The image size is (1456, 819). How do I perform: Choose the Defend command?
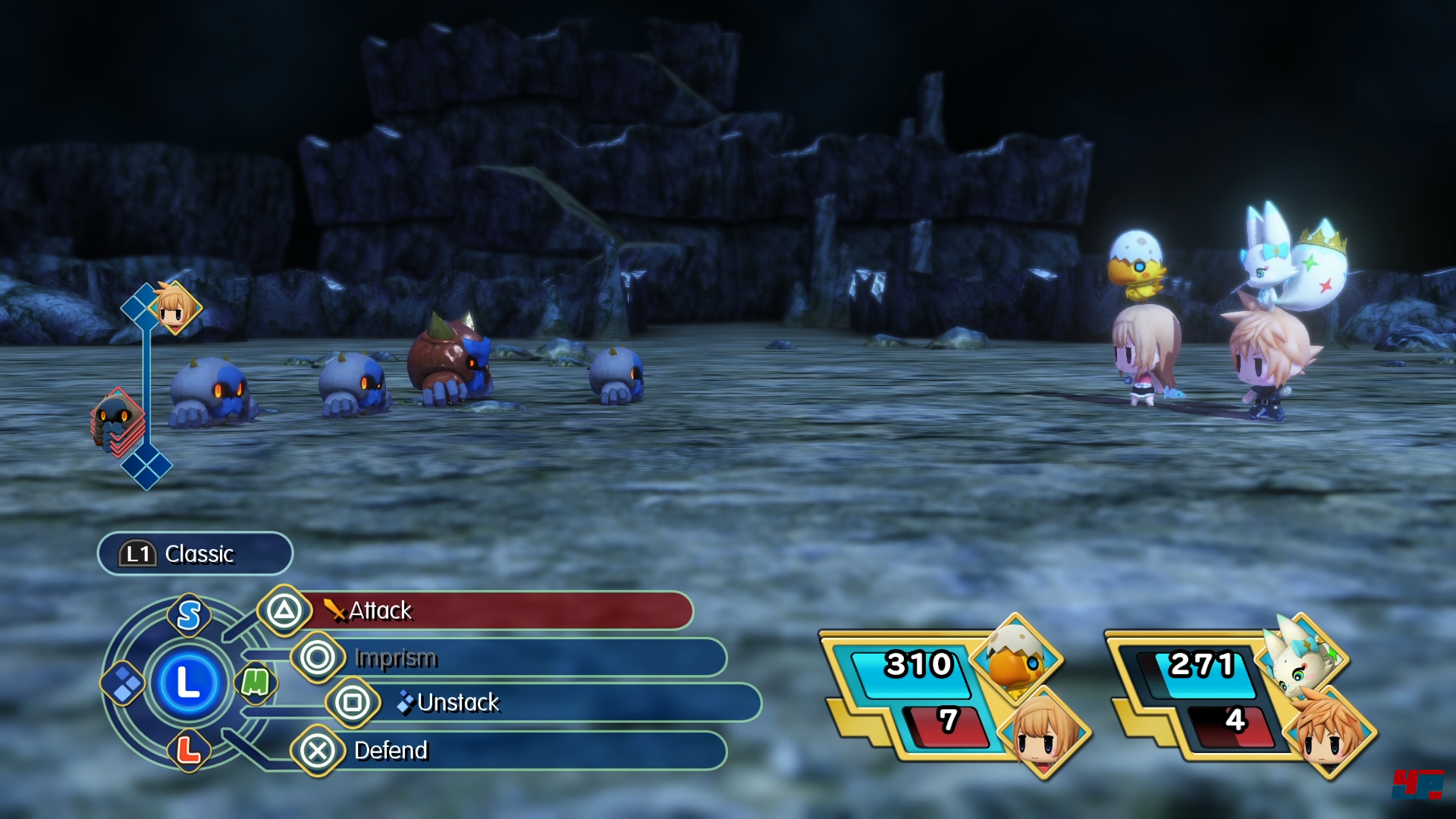tap(508, 751)
